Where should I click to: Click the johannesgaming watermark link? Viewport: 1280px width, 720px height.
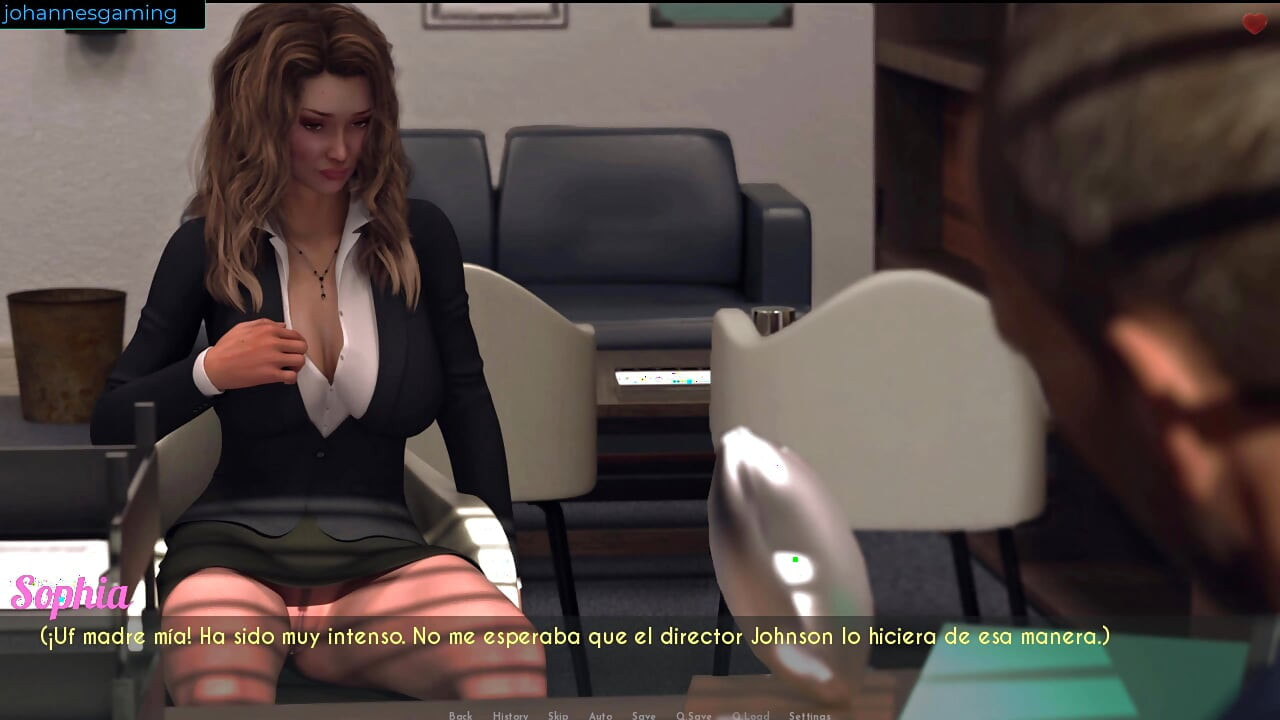pyautogui.click(x=91, y=13)
